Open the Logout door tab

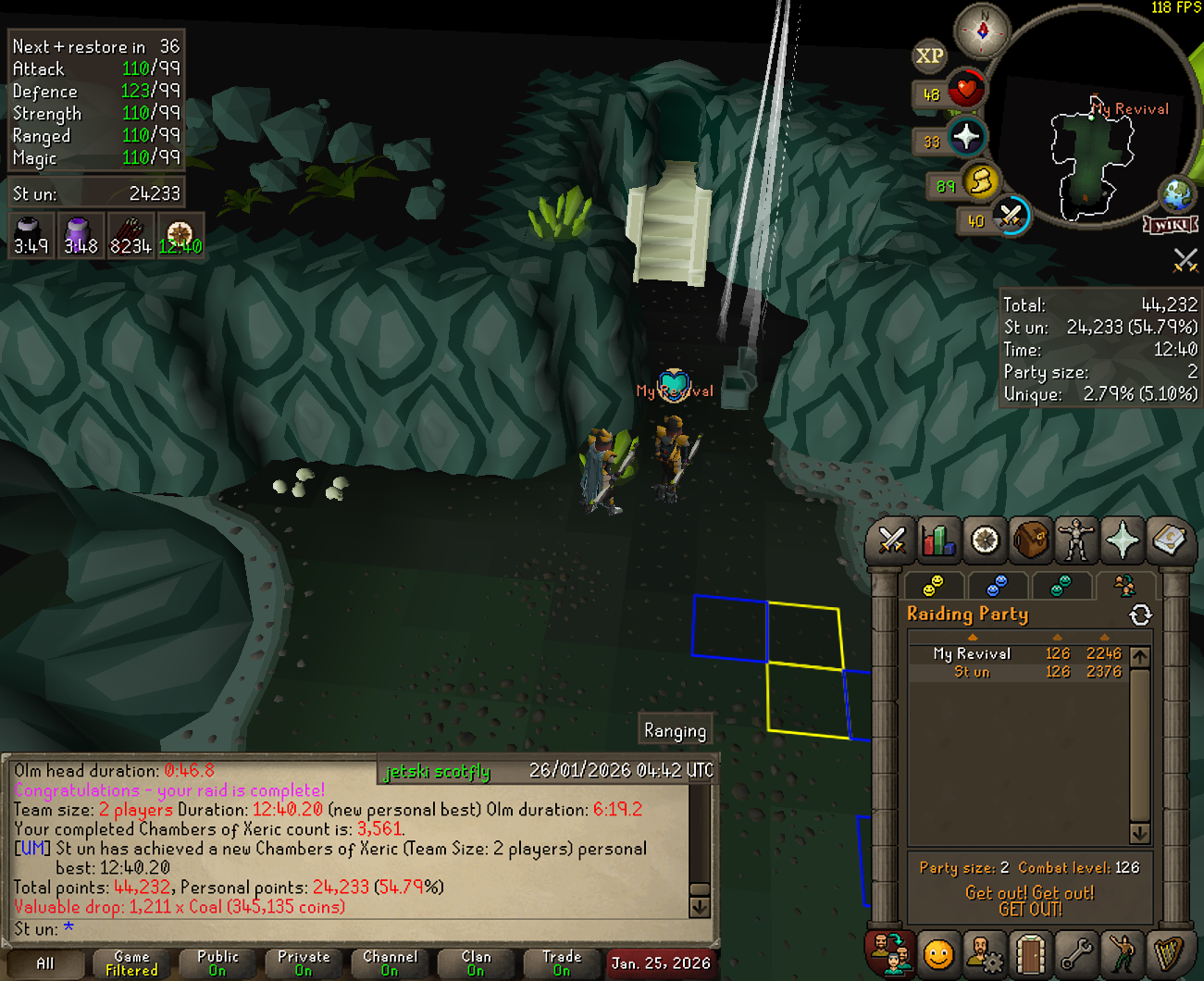point(1030,953)
